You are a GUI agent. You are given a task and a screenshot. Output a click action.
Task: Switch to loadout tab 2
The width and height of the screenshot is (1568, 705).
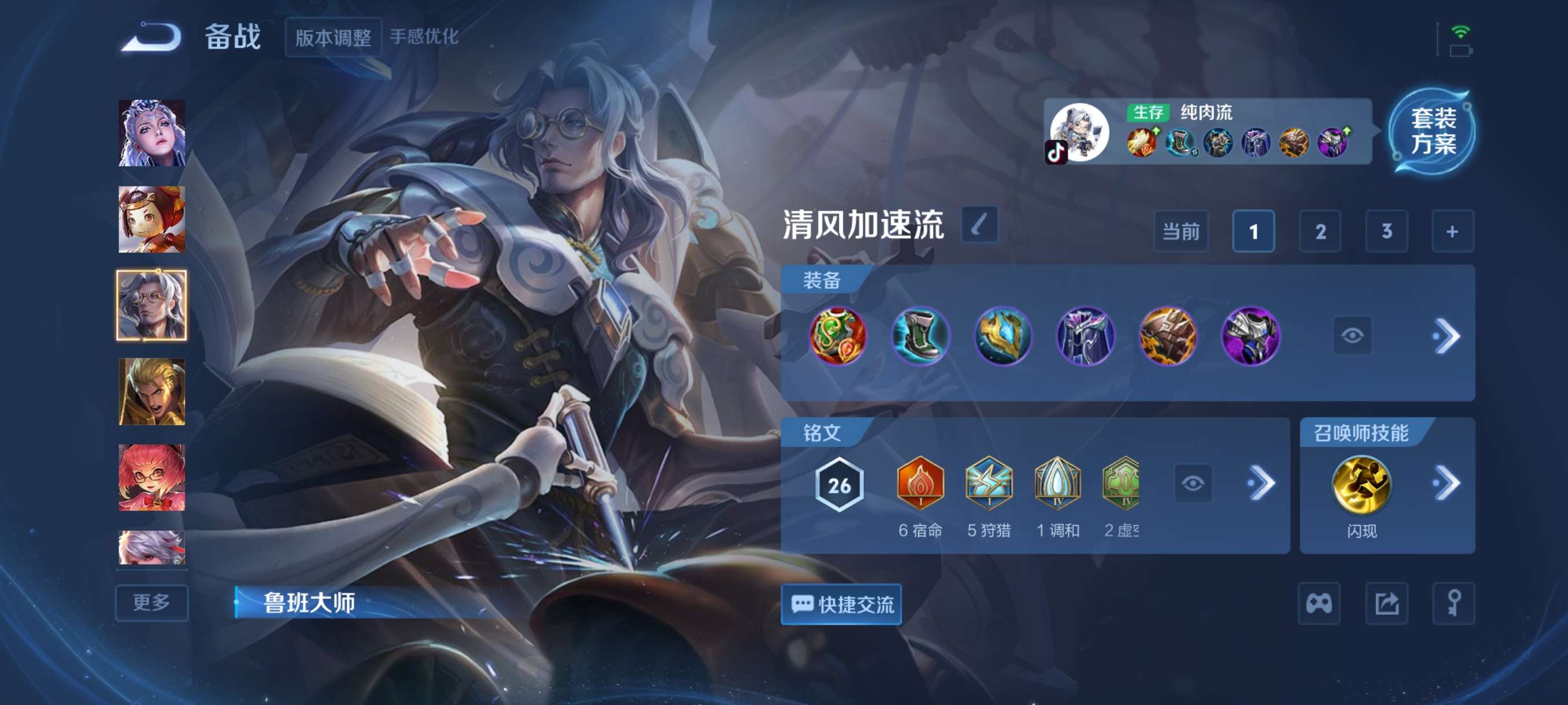[1321, 231]
